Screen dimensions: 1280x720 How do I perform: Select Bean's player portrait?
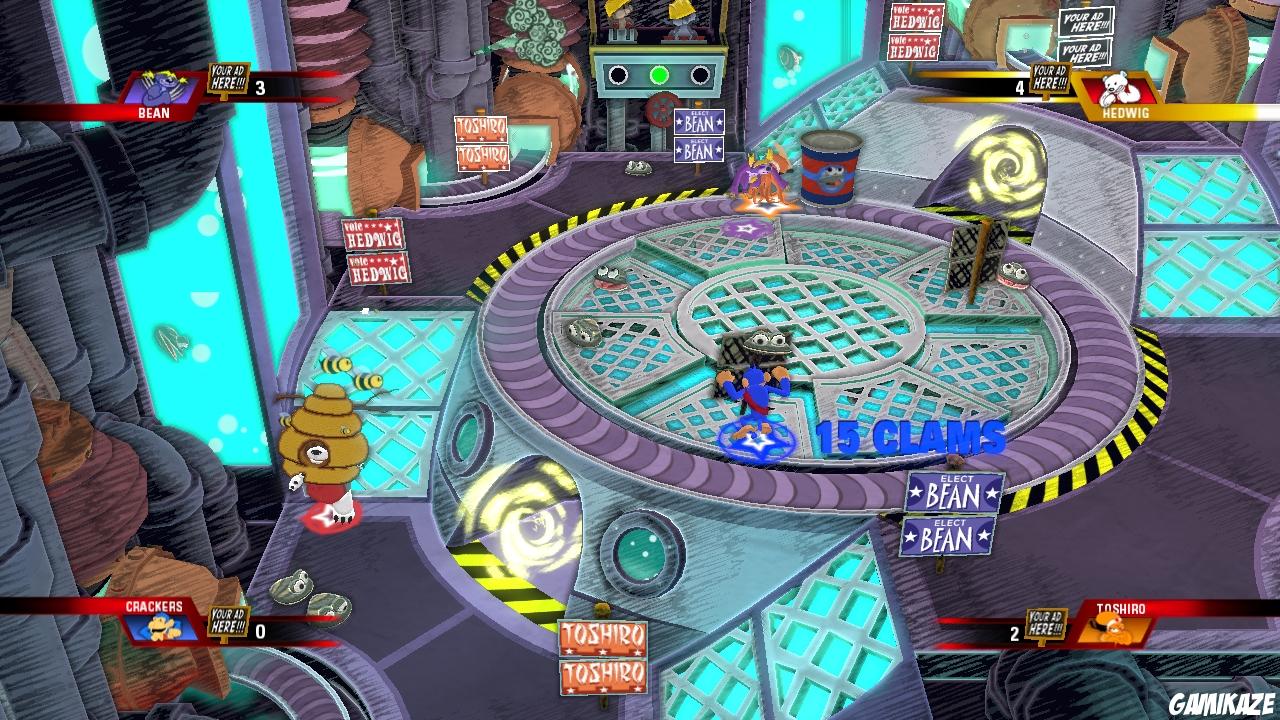(x=161, y=88)
